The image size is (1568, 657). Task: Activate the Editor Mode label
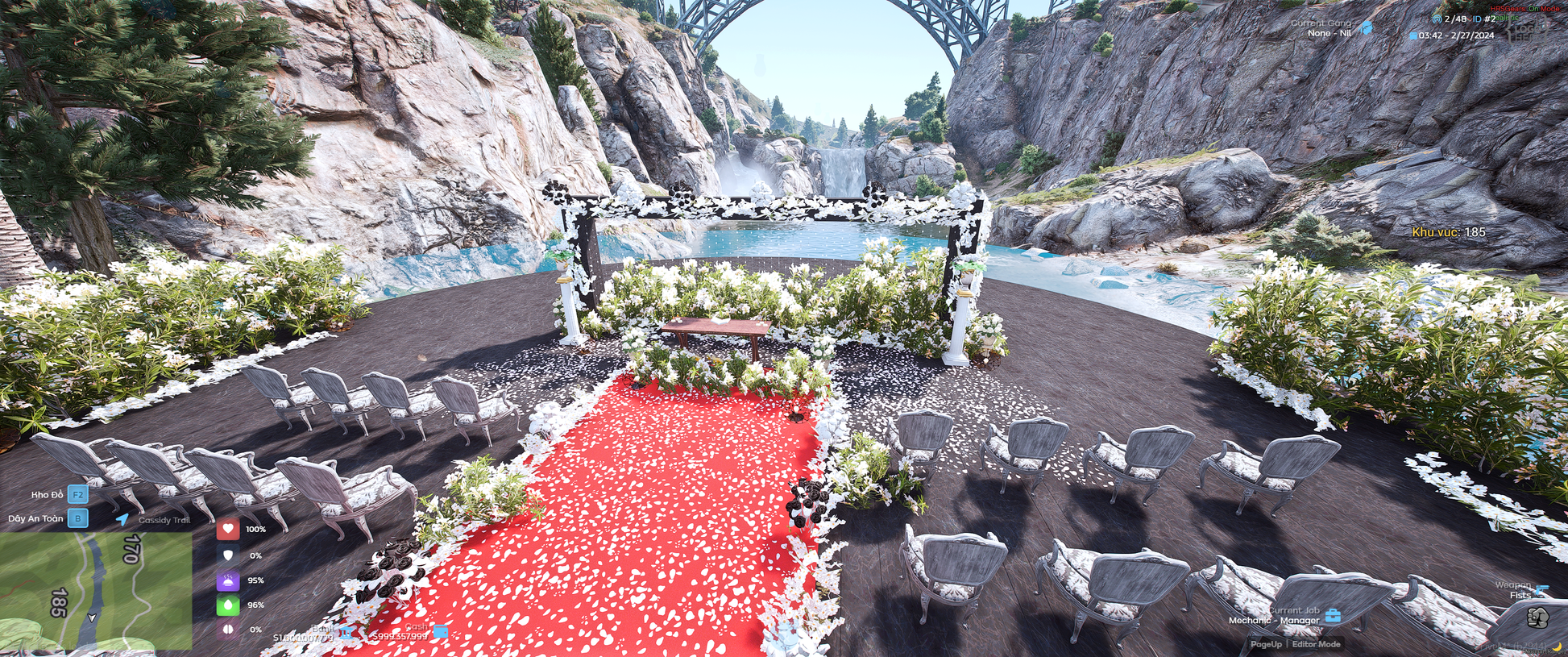[1317, 644]
